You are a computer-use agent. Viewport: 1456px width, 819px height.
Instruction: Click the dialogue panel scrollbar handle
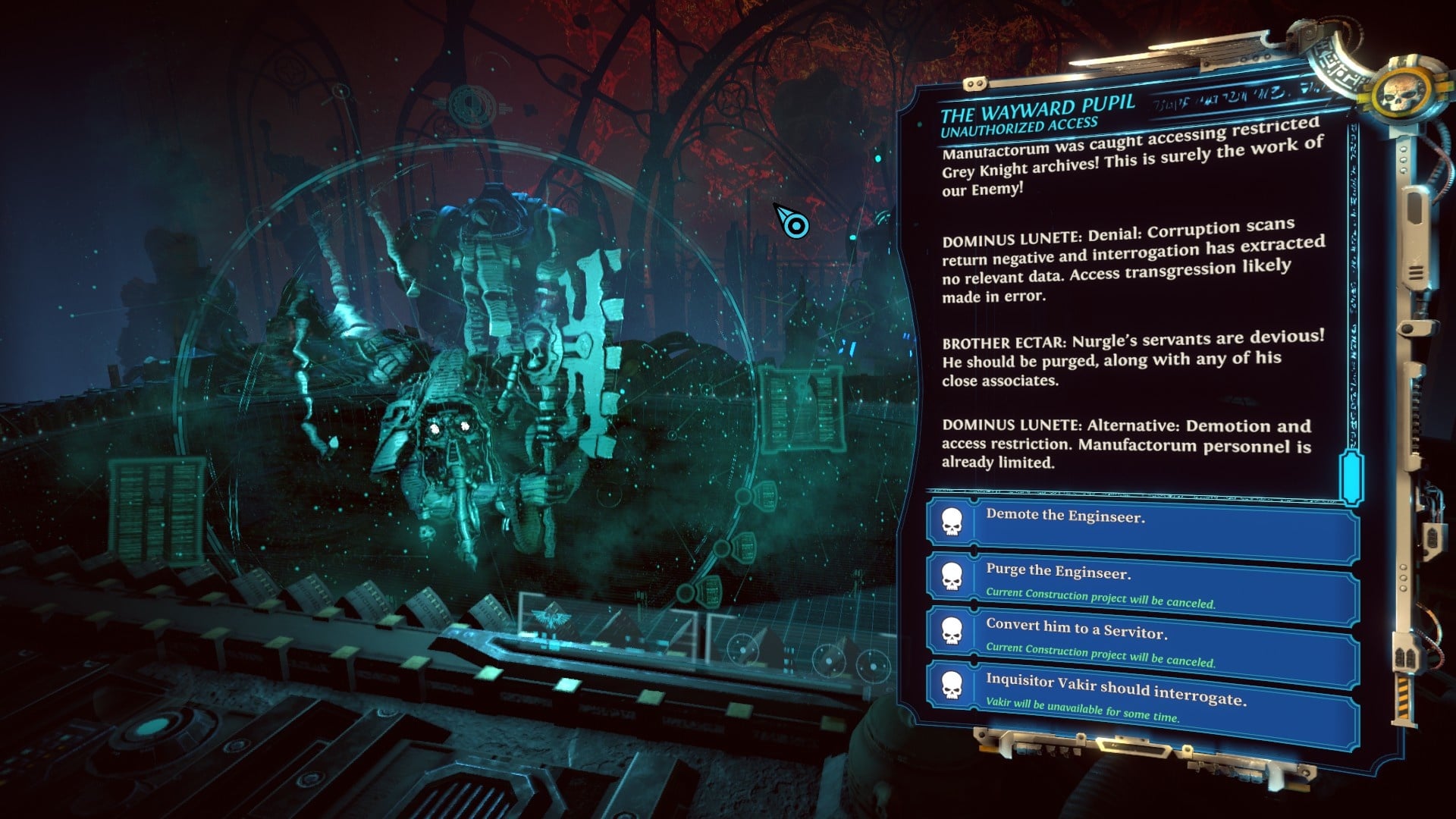coord(1351,478)
